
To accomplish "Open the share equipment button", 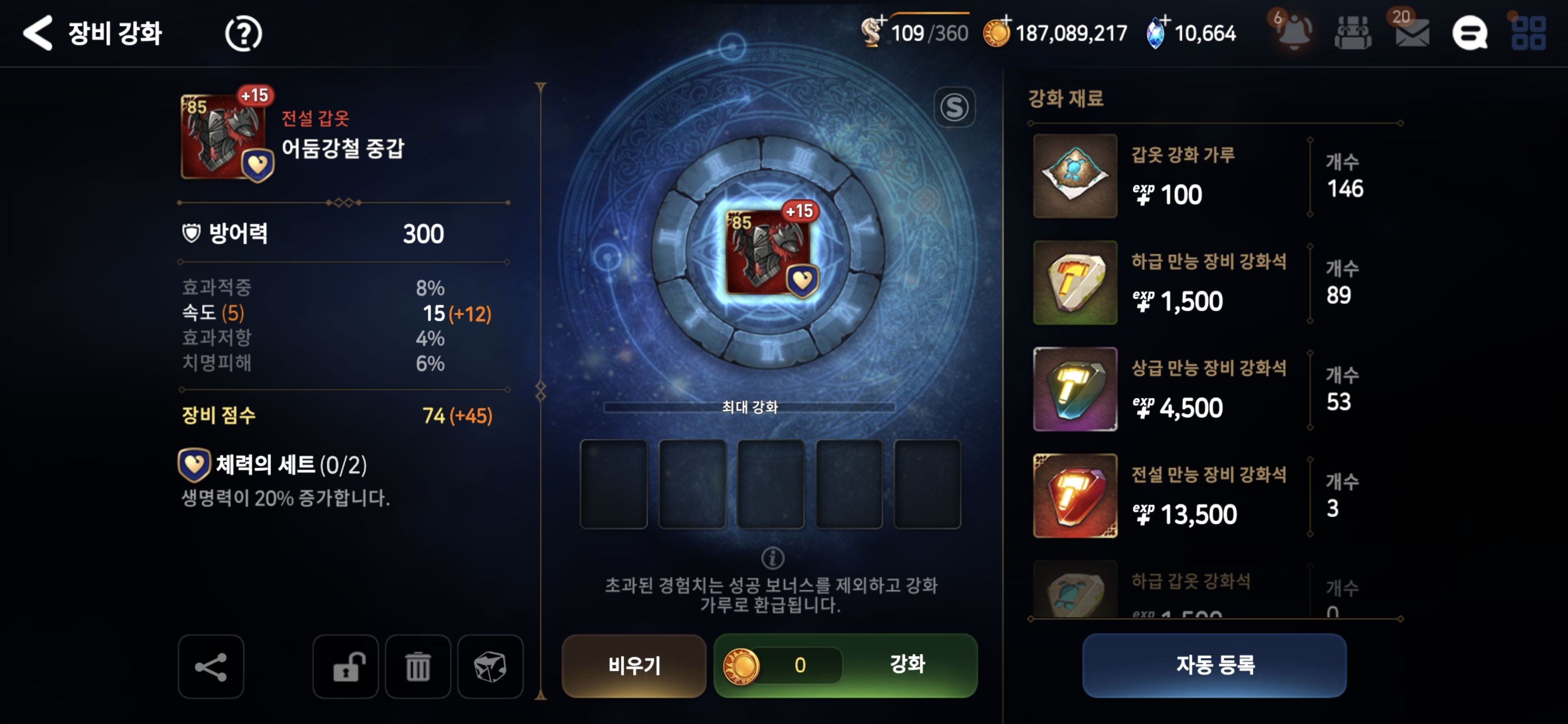I will (211, 667).
